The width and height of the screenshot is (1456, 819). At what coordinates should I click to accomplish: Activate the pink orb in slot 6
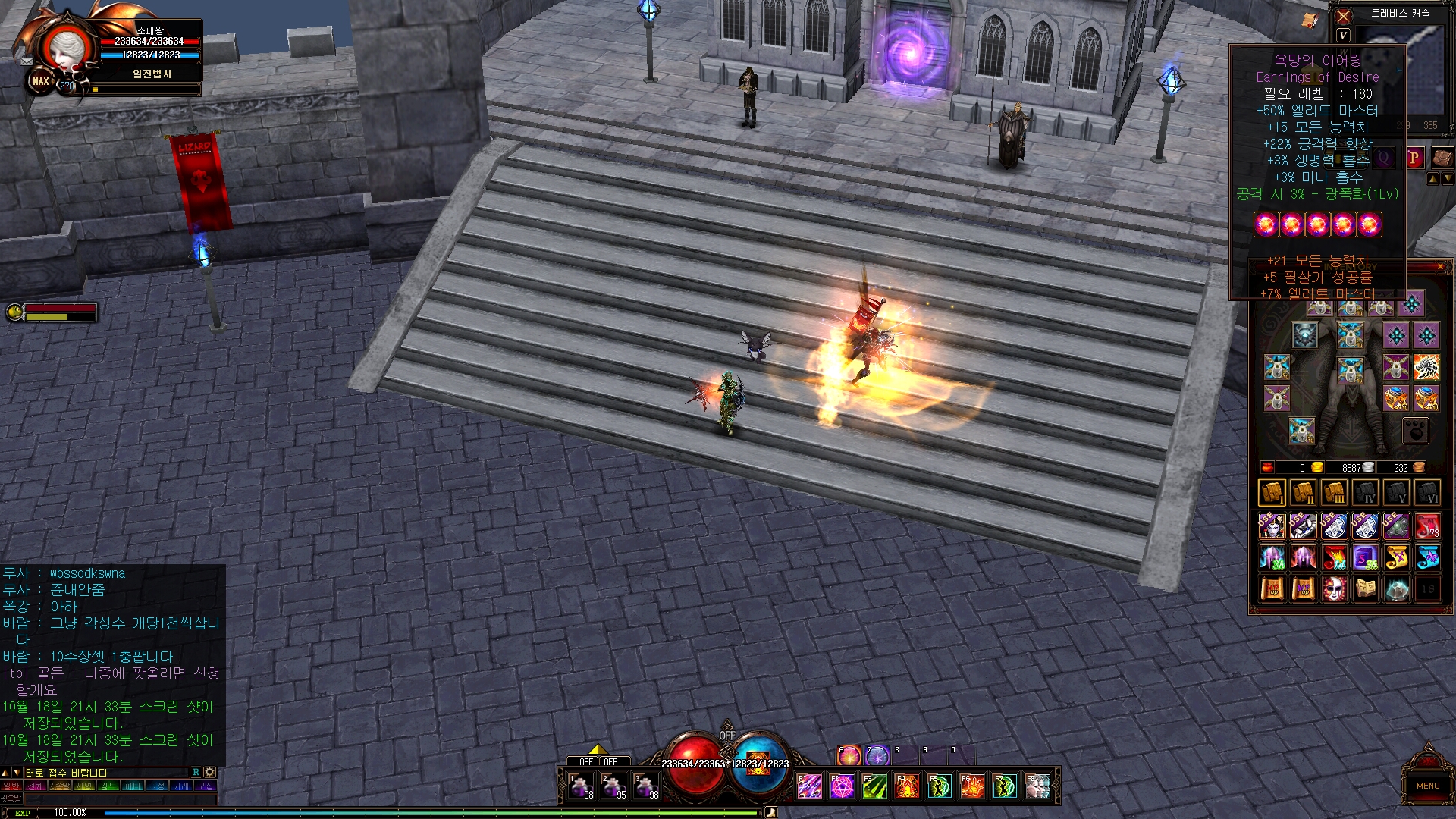point(849,755)
